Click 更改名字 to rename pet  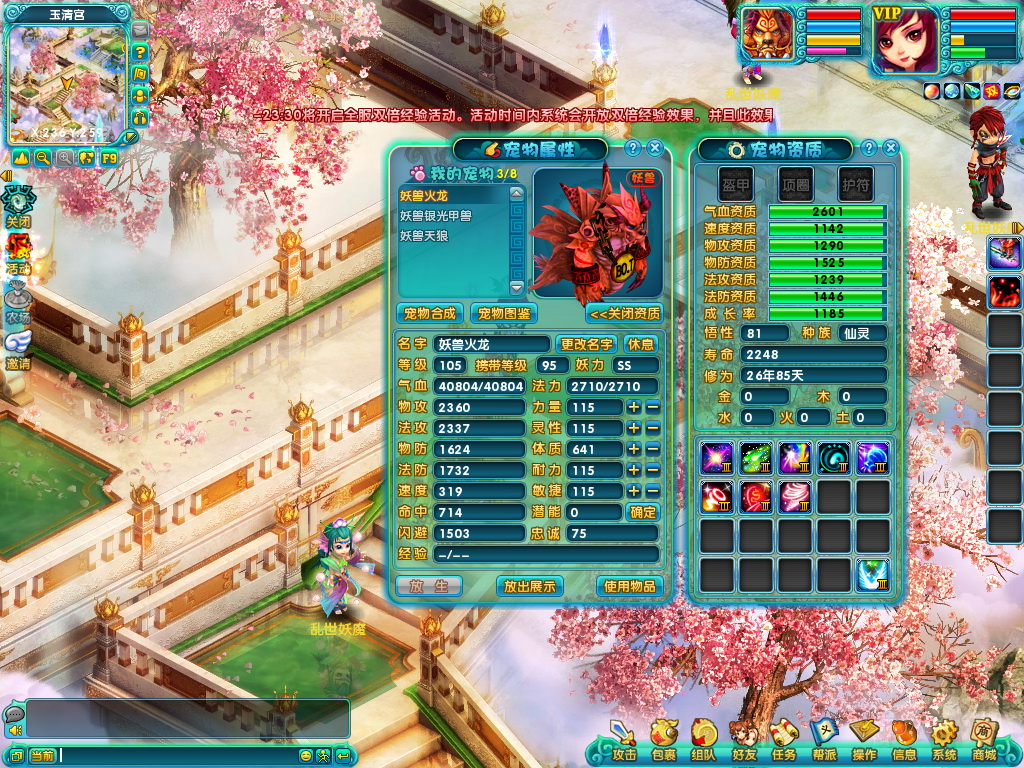587,344
